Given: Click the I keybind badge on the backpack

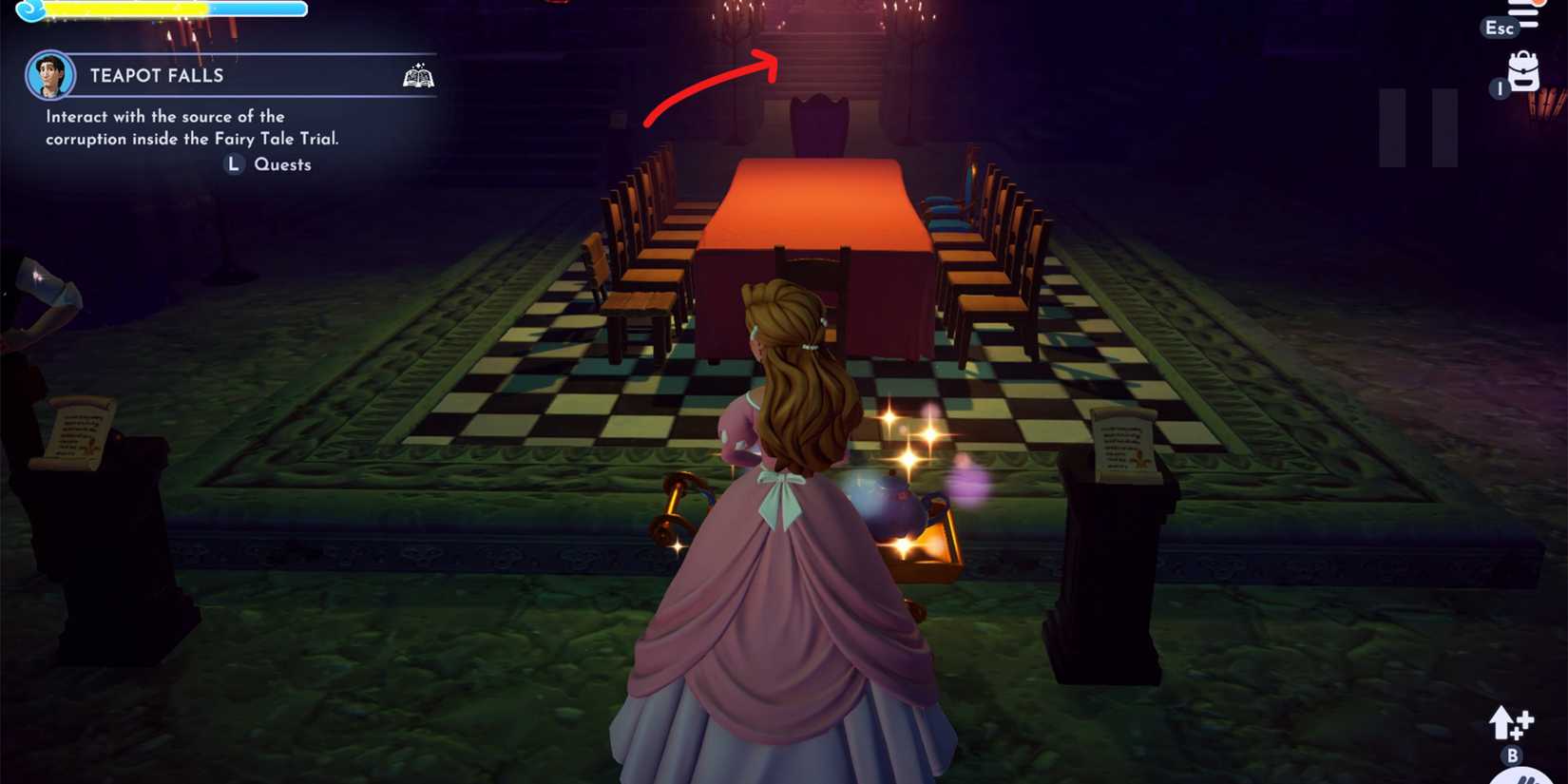Looking at the screenshot, I should click(1500, 88).
